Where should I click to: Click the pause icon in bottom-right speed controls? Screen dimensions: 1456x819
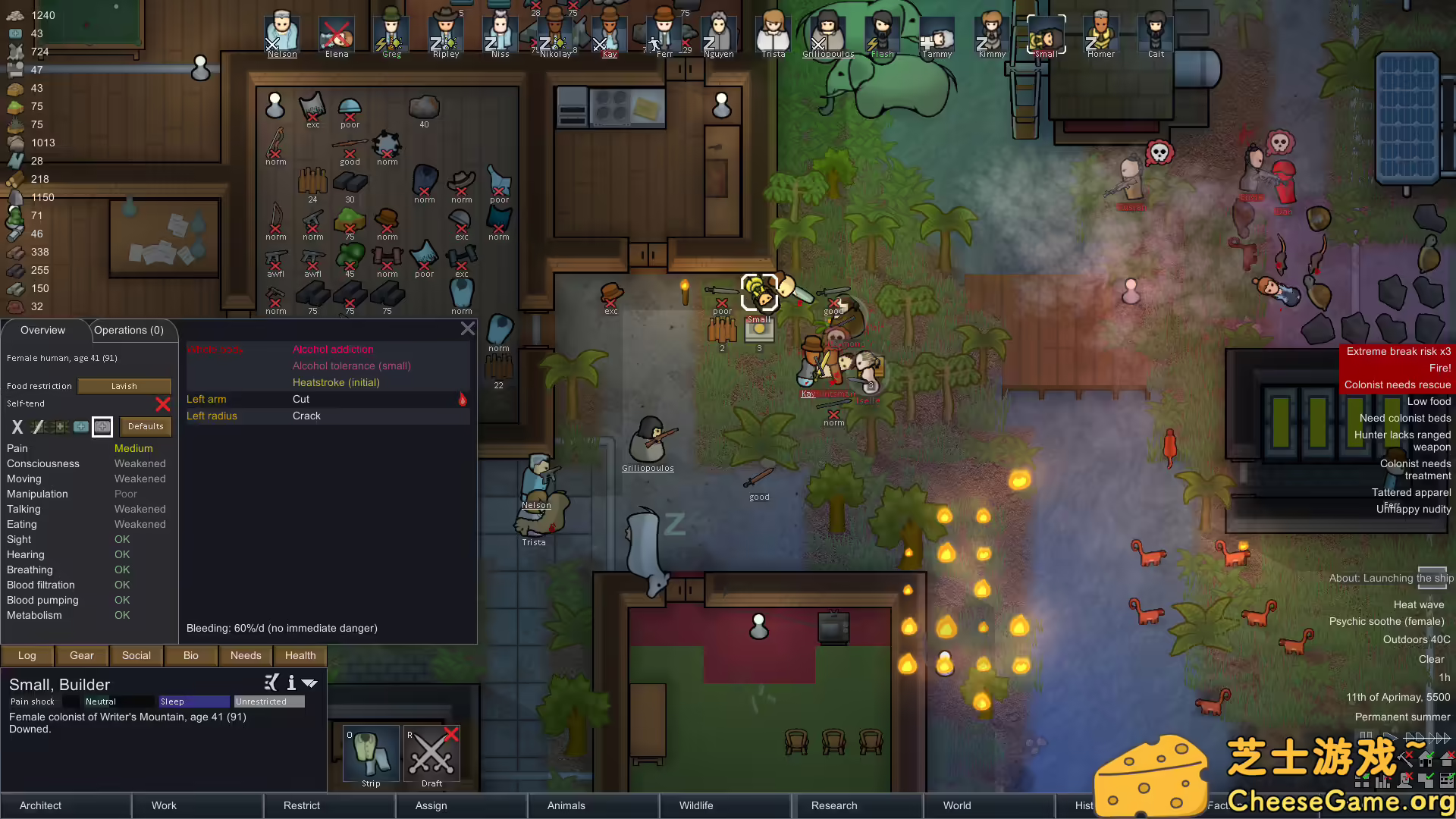tap(1366, 736)
